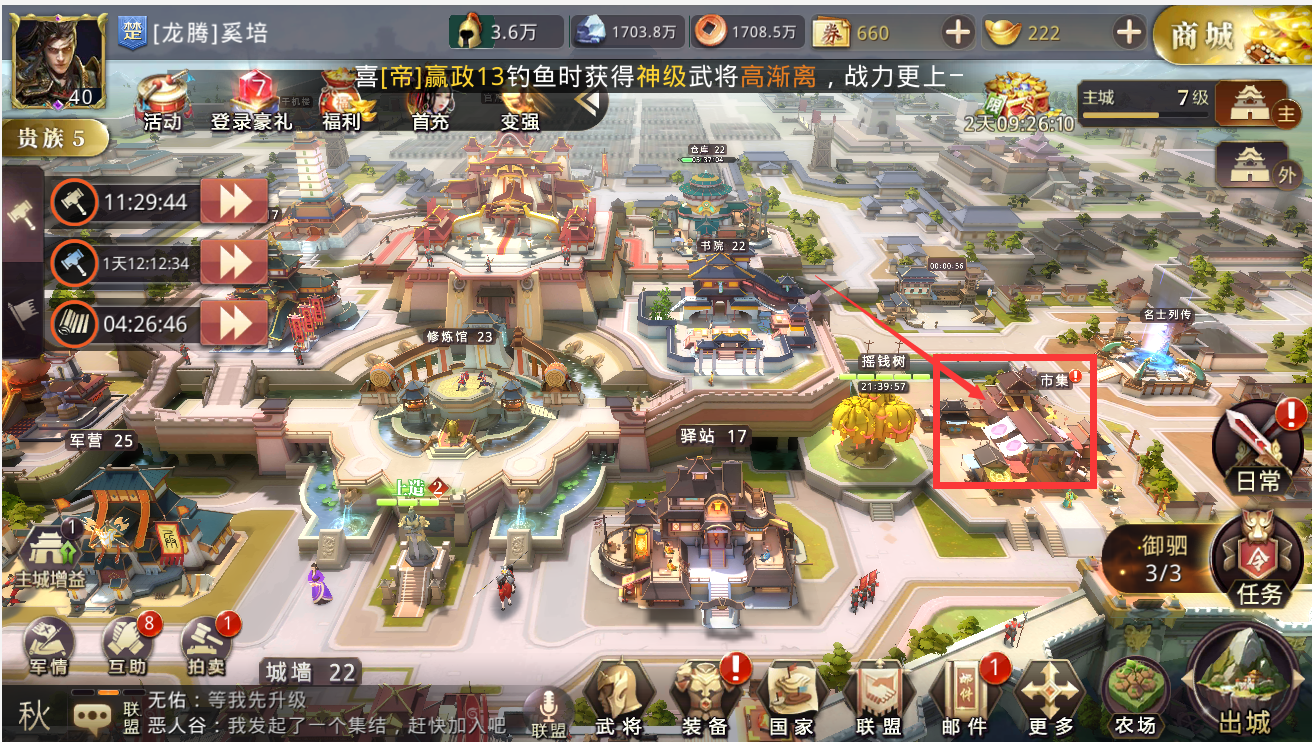The height and width of the screenshot is (742, 1312).
Task: Claim the 登录豪礼 login gift
Action: (x=250, y=100)
